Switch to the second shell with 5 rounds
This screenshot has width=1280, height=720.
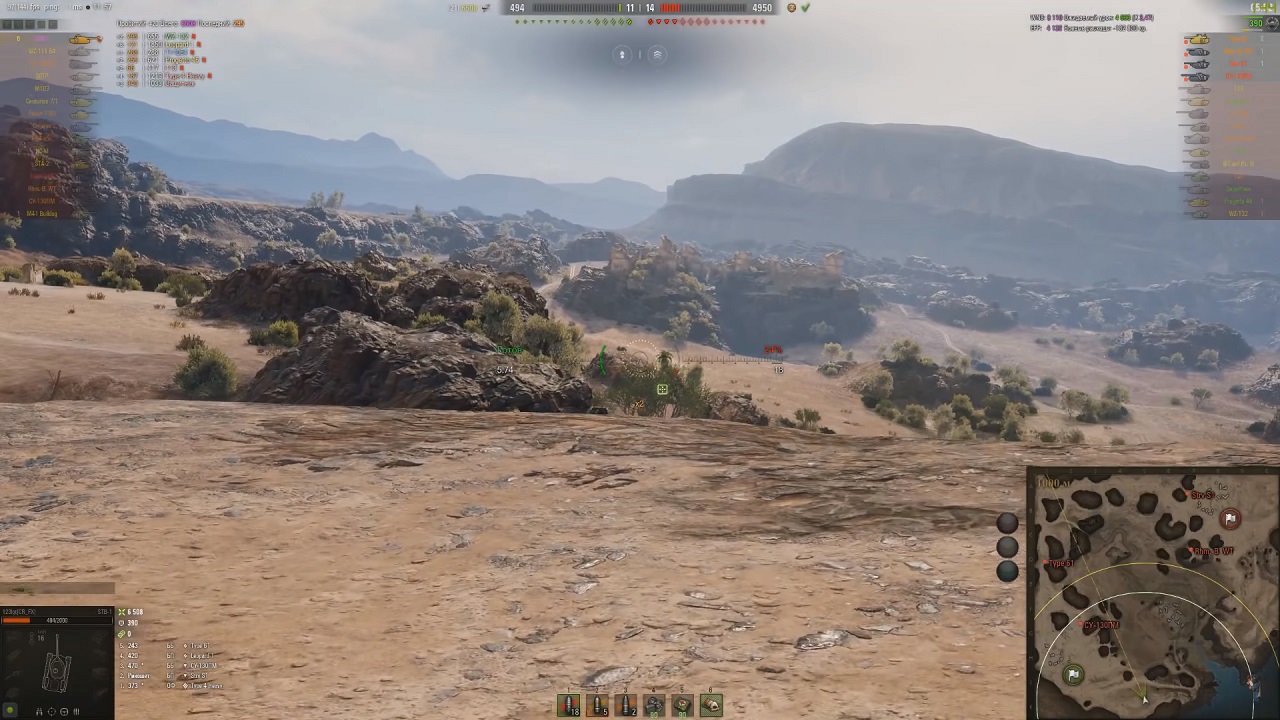point(597,705)
